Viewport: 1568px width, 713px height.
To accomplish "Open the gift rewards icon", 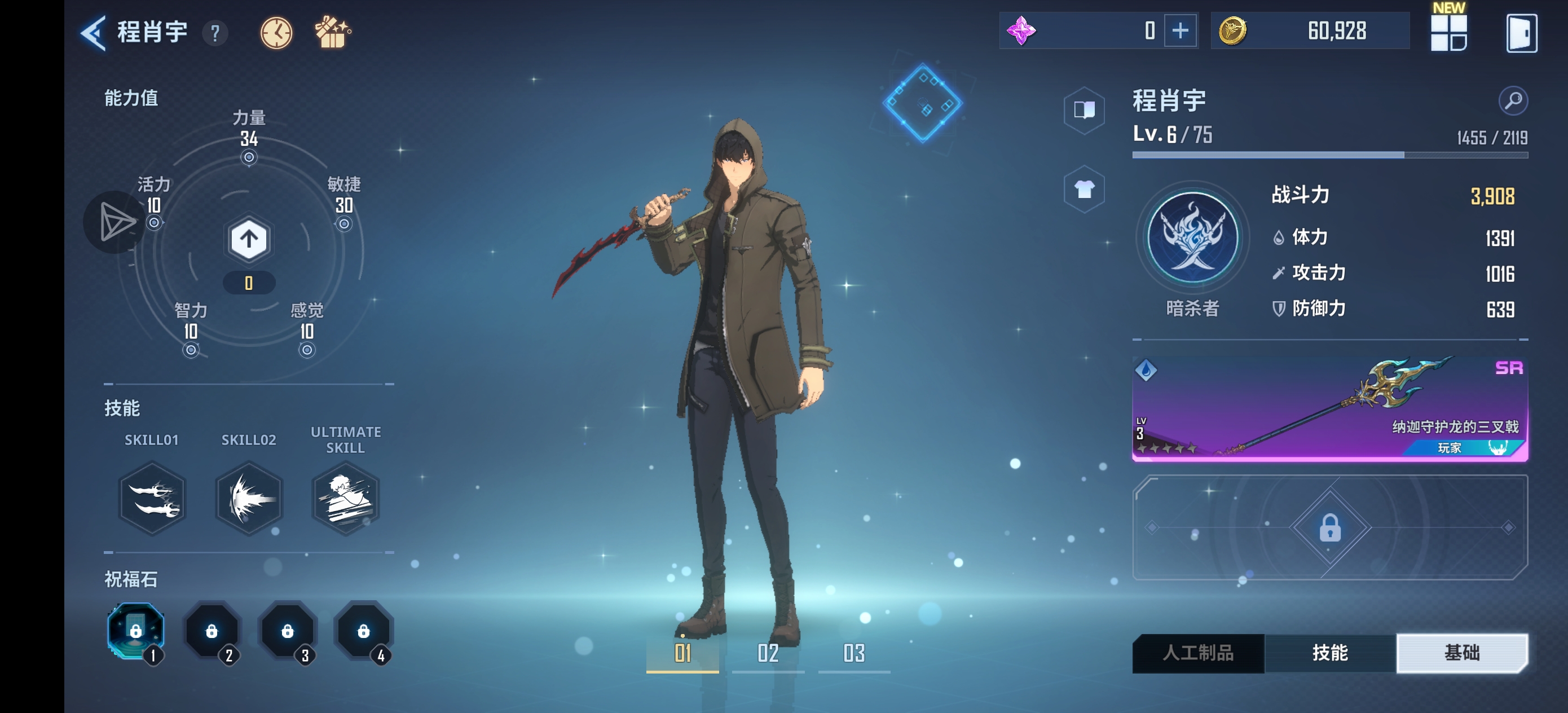I will click(x=331, y=32).
